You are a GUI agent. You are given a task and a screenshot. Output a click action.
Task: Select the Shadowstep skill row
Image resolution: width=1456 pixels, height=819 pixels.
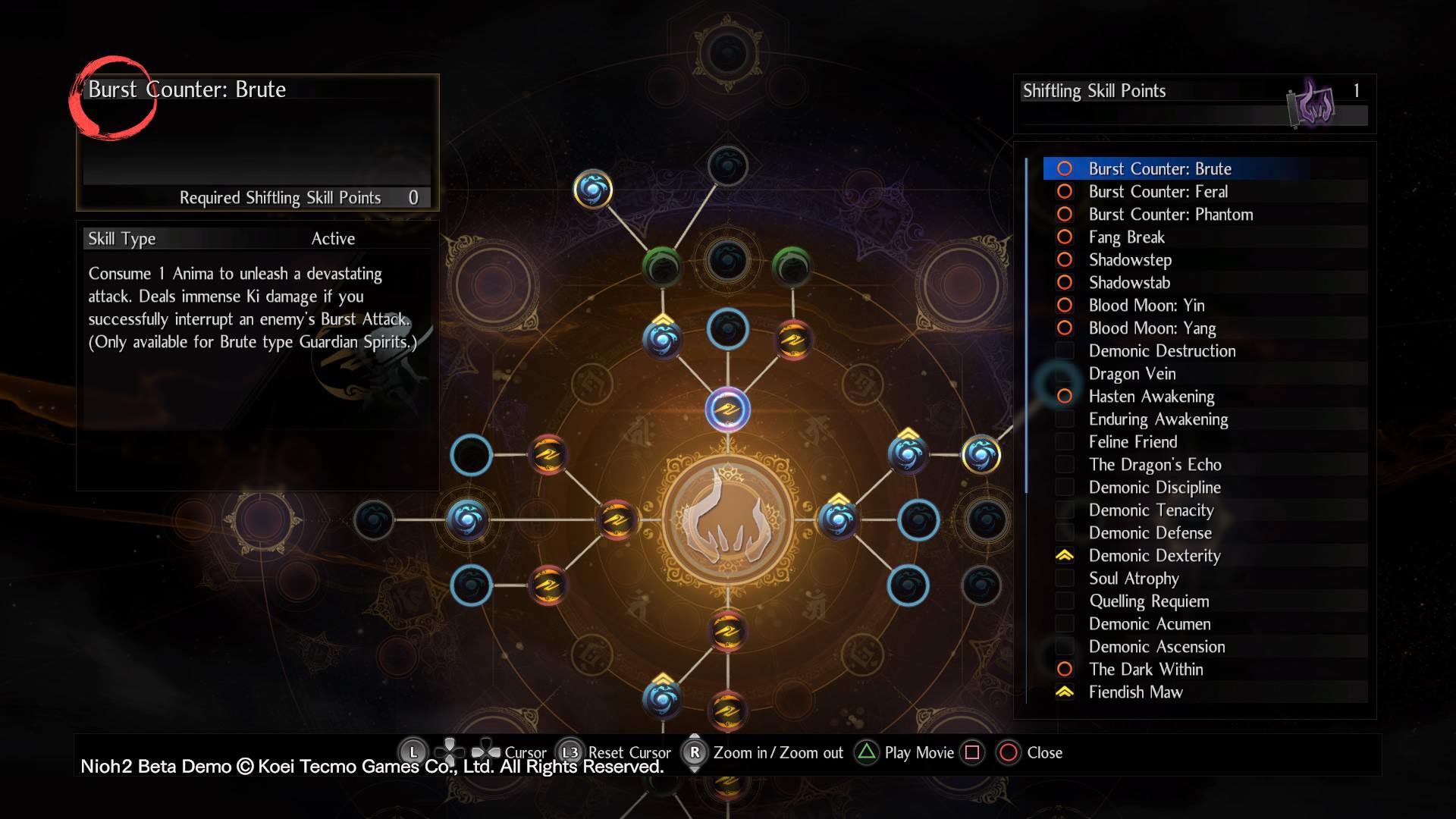pyautogui.click(x=1130, y=259)
